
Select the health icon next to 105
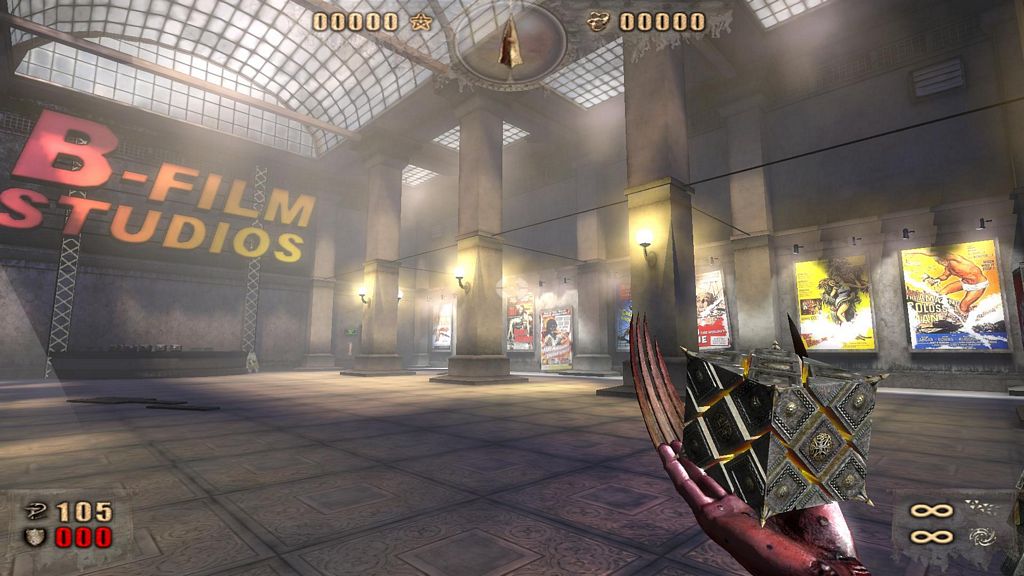click(x=35, y=512)
